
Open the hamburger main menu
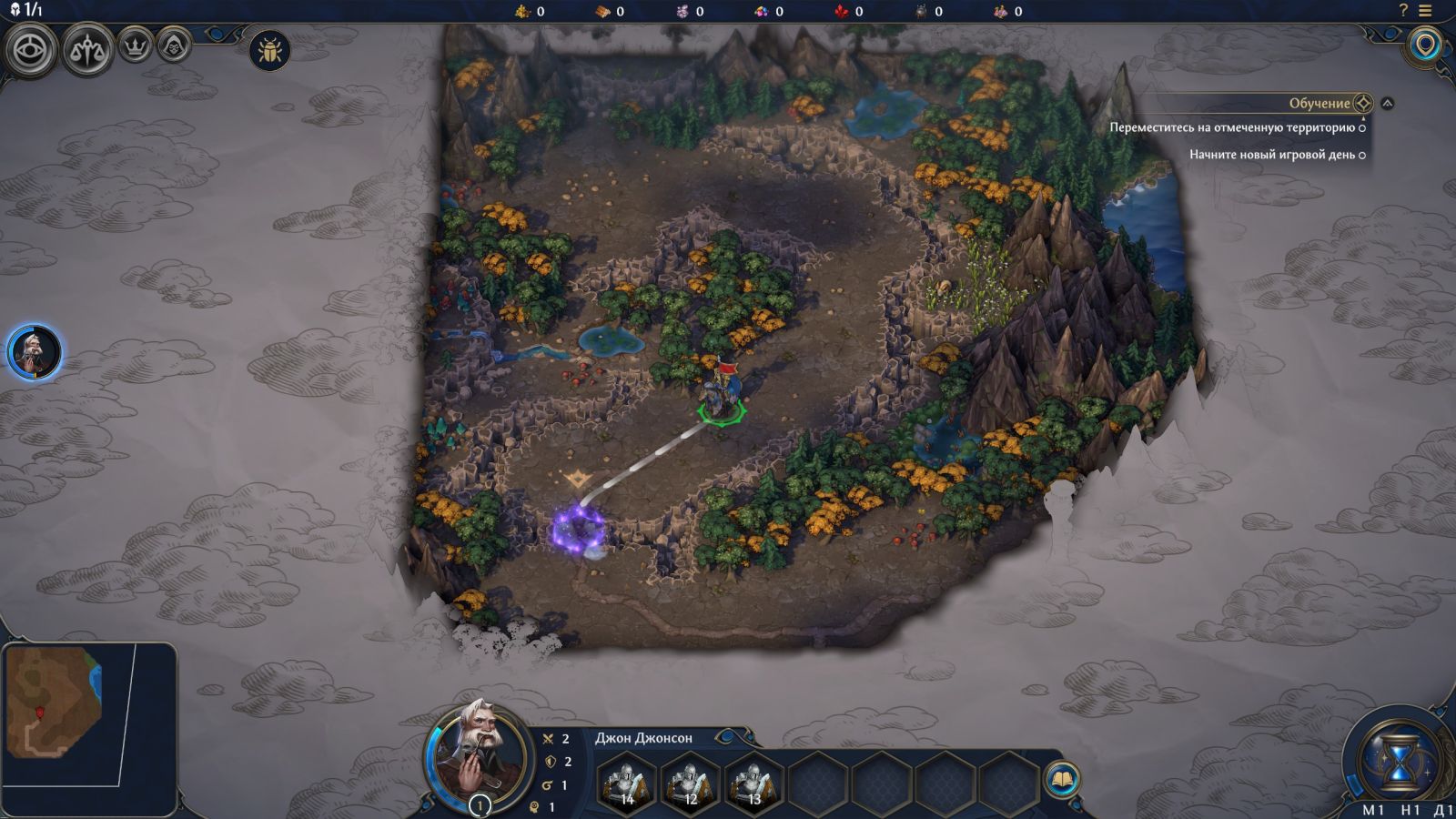coord(1425,11)
